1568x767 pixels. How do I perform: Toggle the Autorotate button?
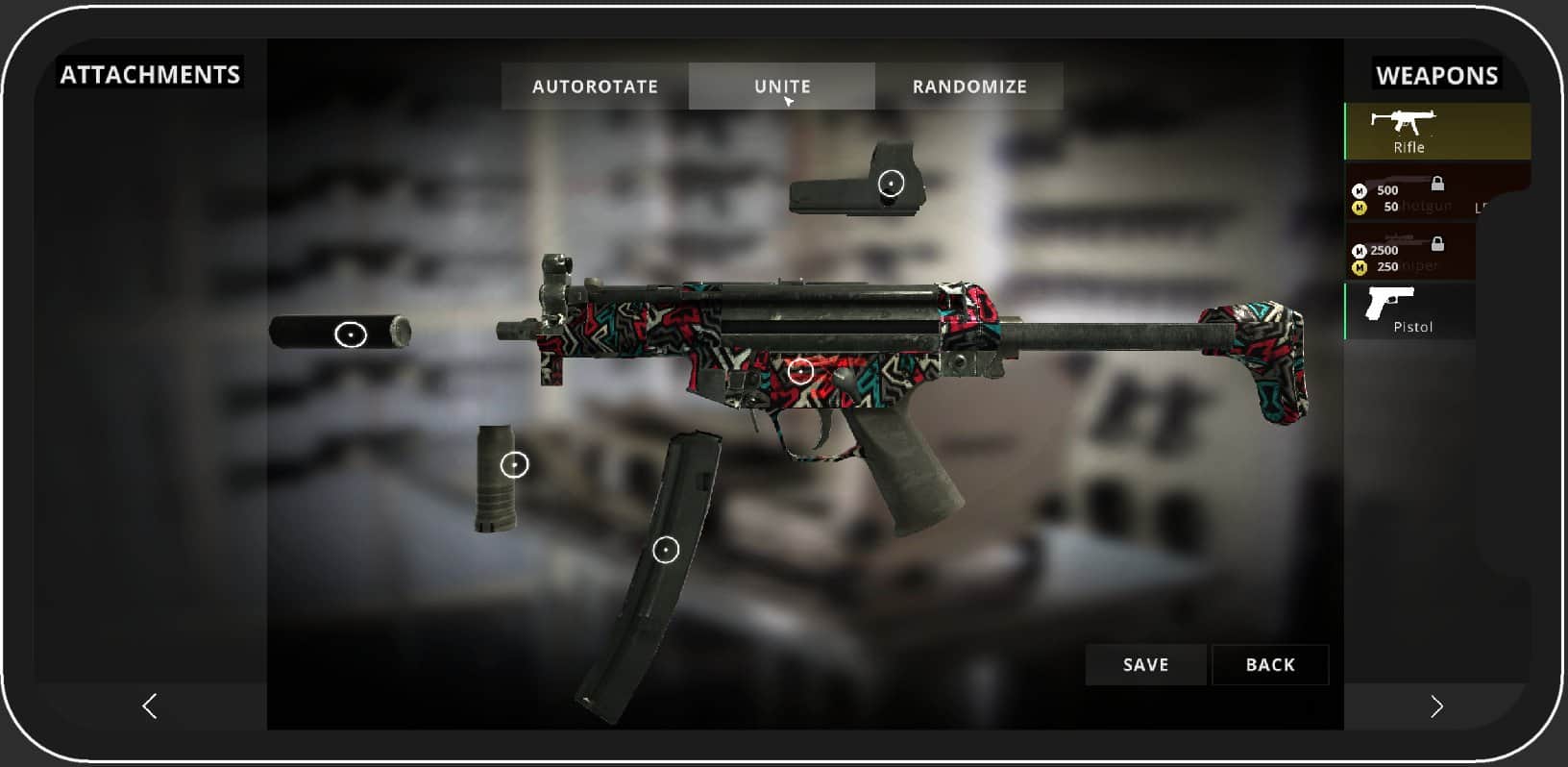point(595,87)
